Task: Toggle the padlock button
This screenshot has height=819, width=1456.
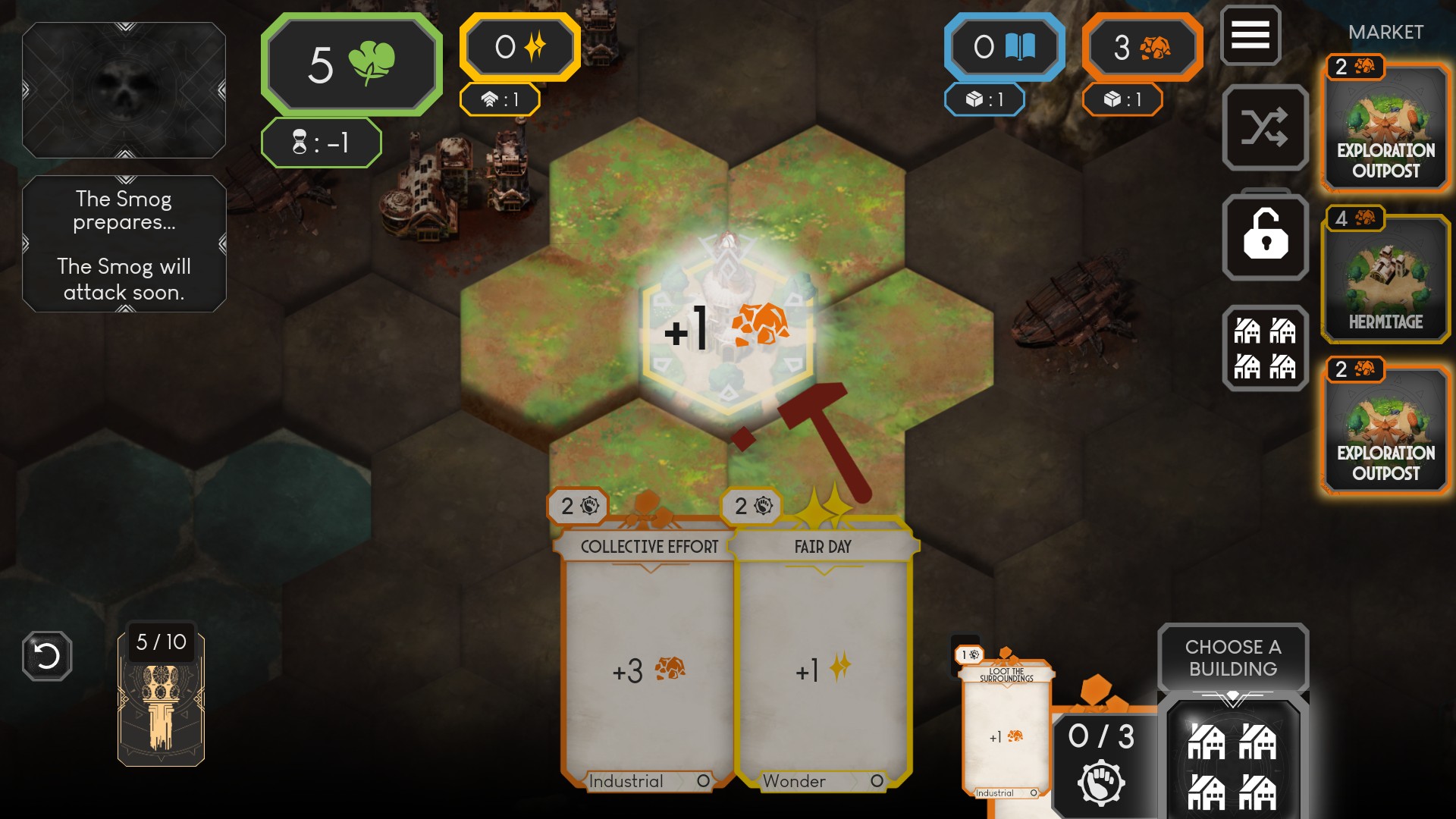Action: [x=1265, y=237]
